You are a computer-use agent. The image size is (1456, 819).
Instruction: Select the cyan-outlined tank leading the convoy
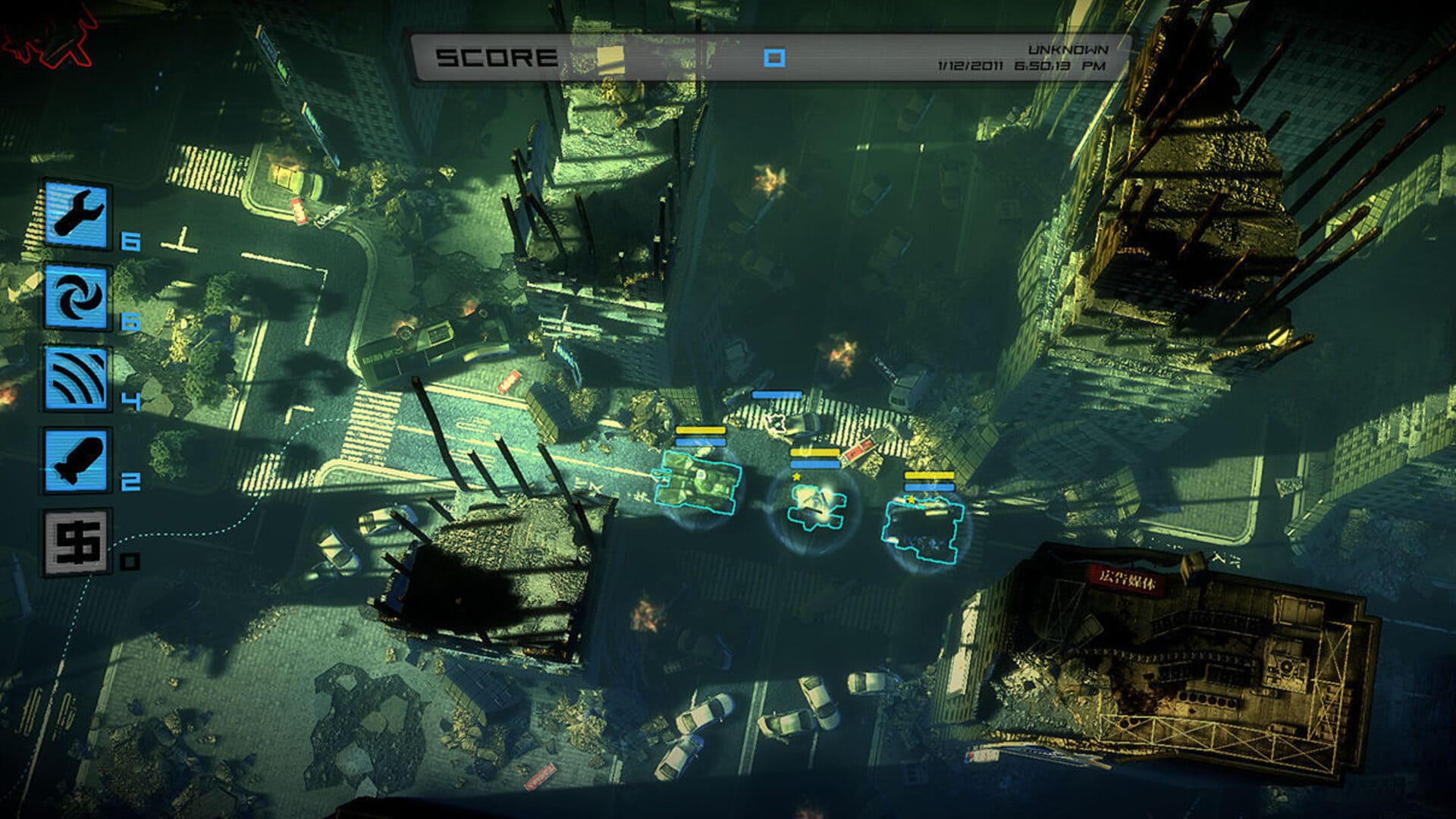coord(695,483)
